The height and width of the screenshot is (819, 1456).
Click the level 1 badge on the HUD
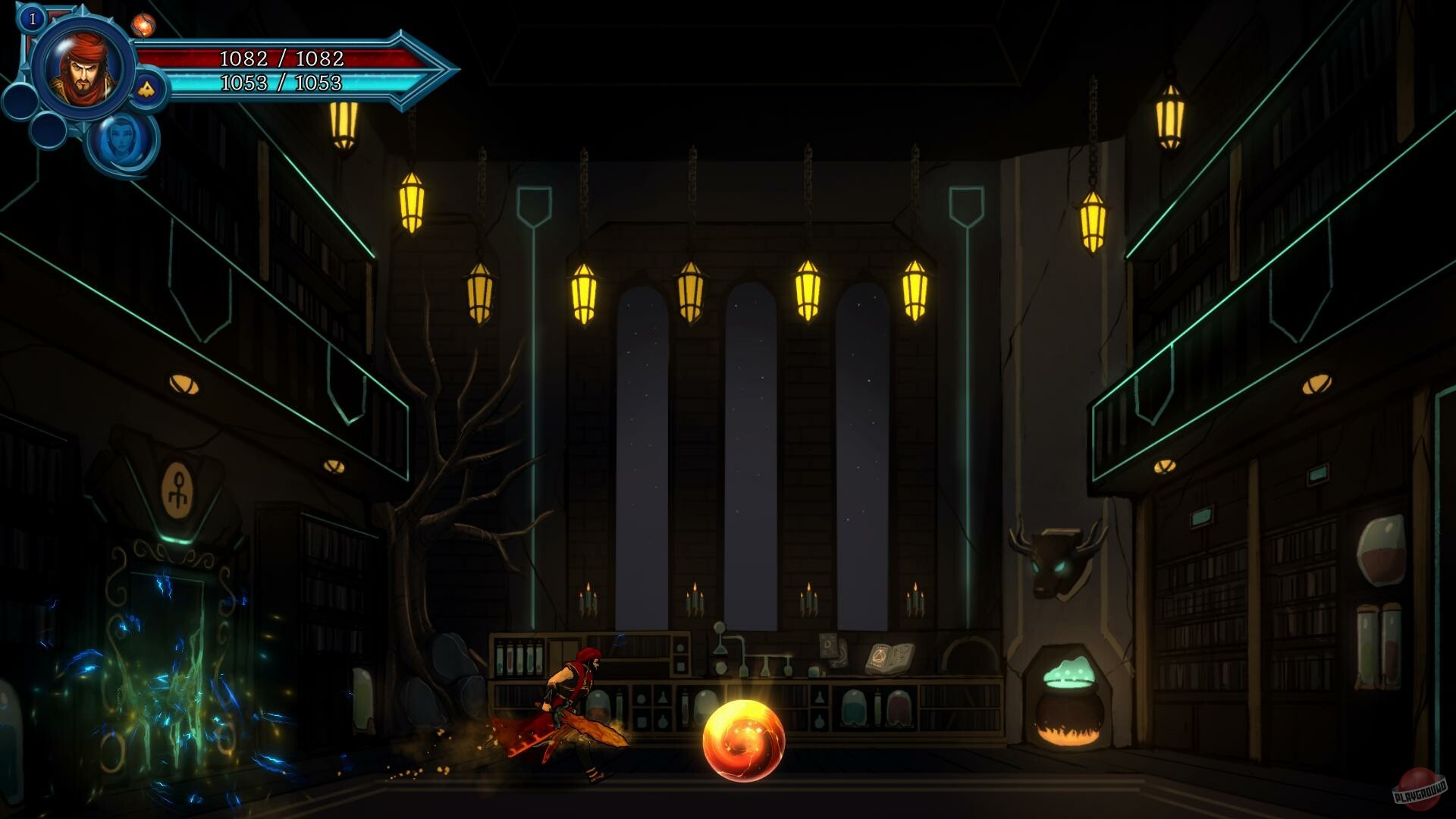tap(32, 20)
